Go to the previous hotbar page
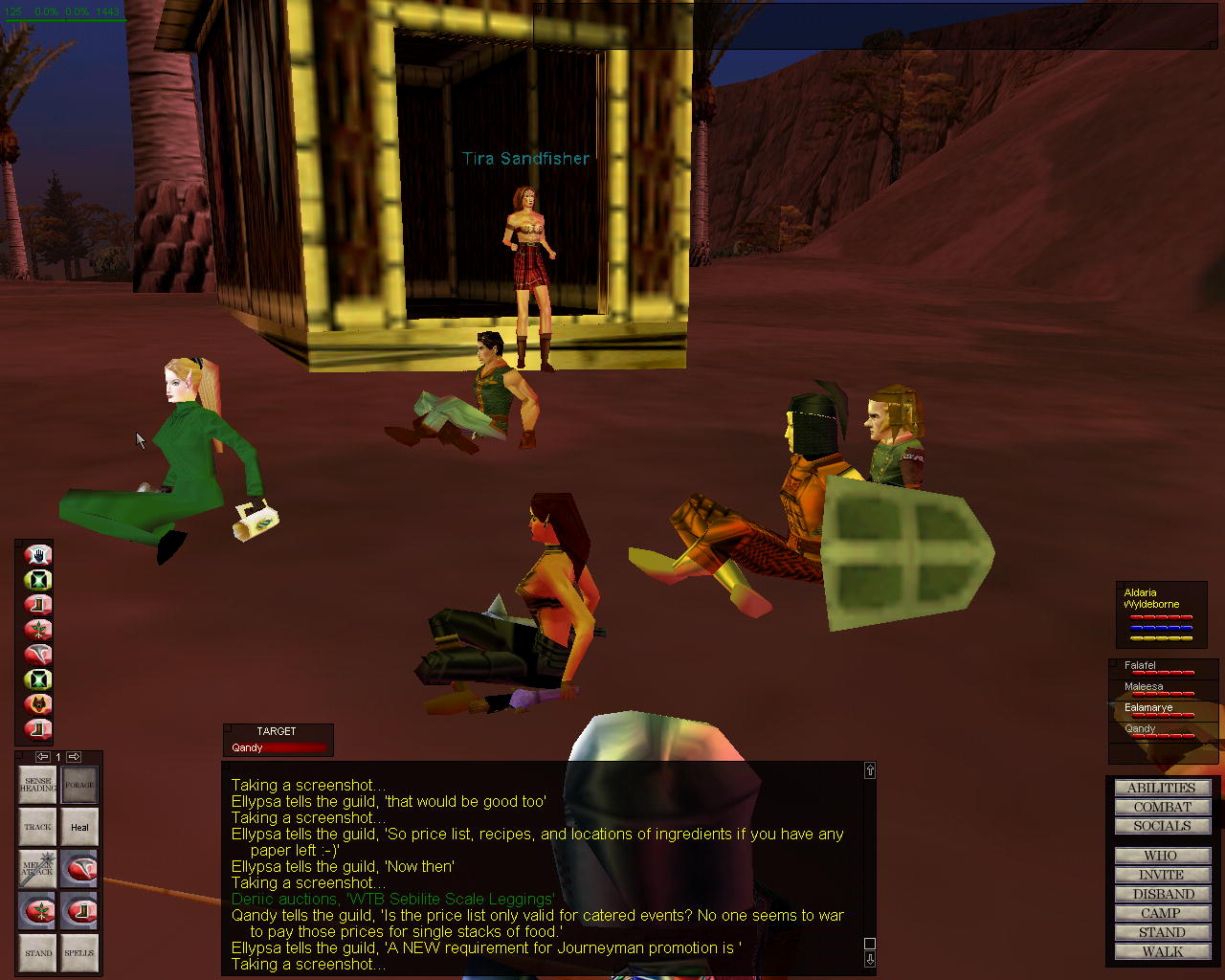Viewport: 1225px width, 980px height. pos(42,757)
